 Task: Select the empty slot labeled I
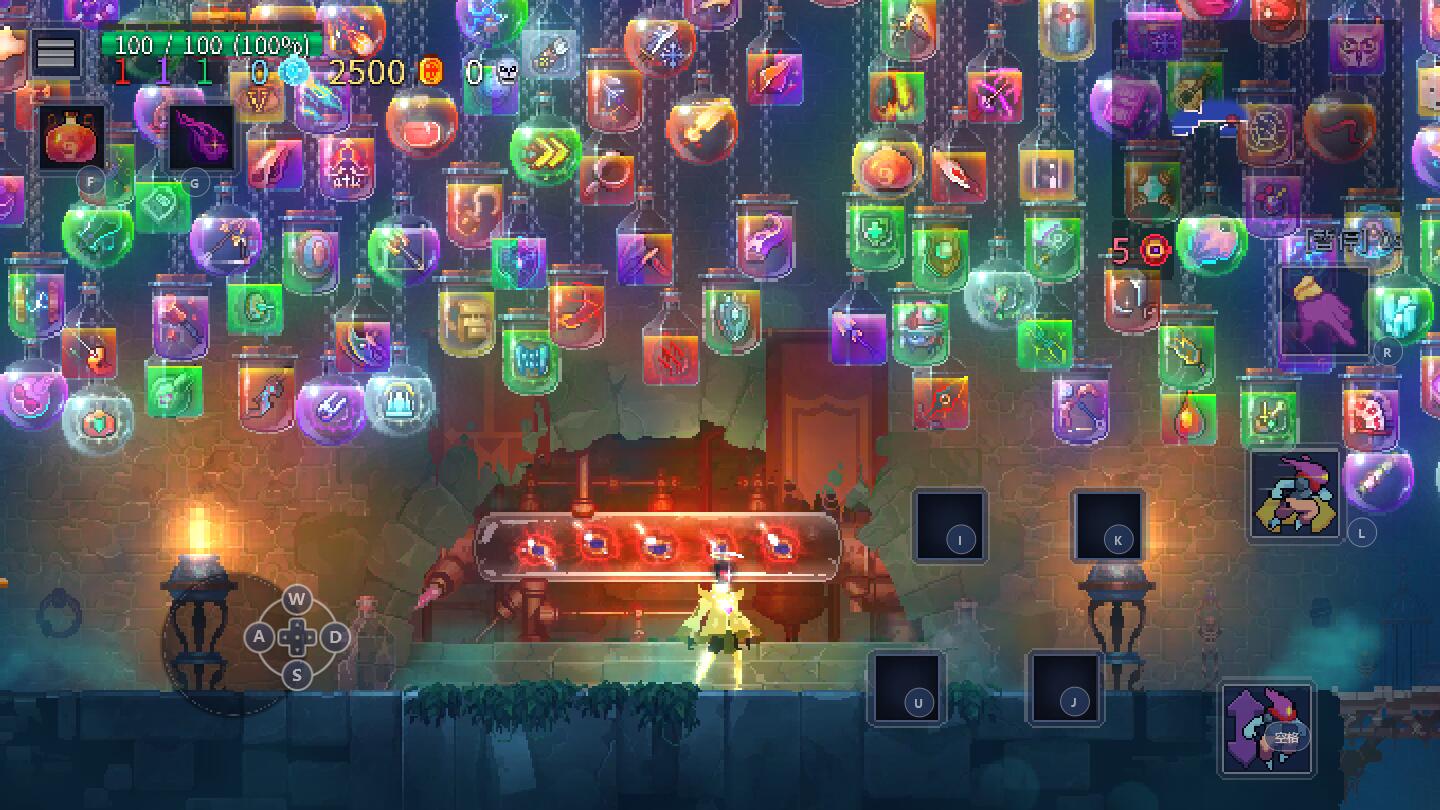tap(949, 526)
